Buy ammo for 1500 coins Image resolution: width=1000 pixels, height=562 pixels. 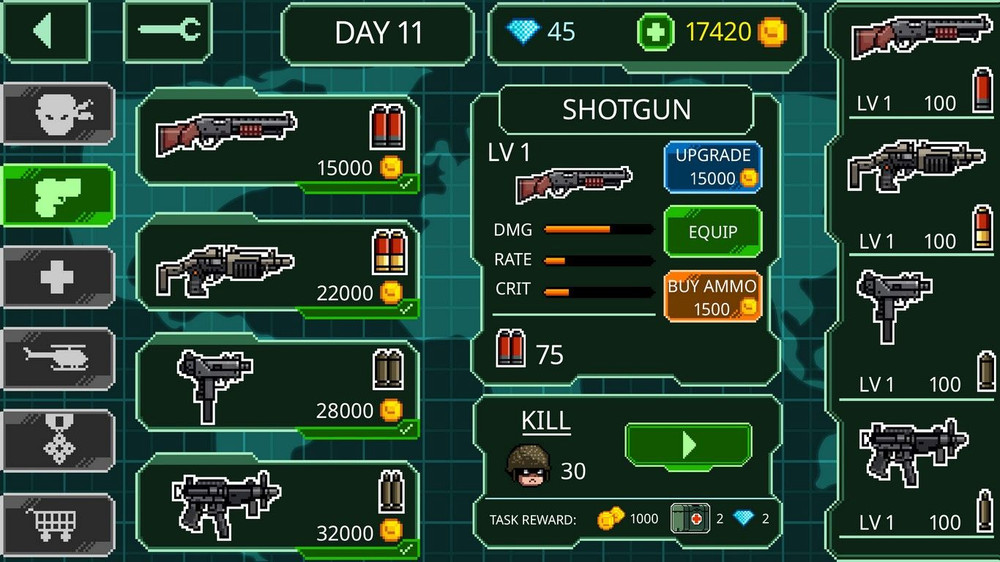[712, 297]
